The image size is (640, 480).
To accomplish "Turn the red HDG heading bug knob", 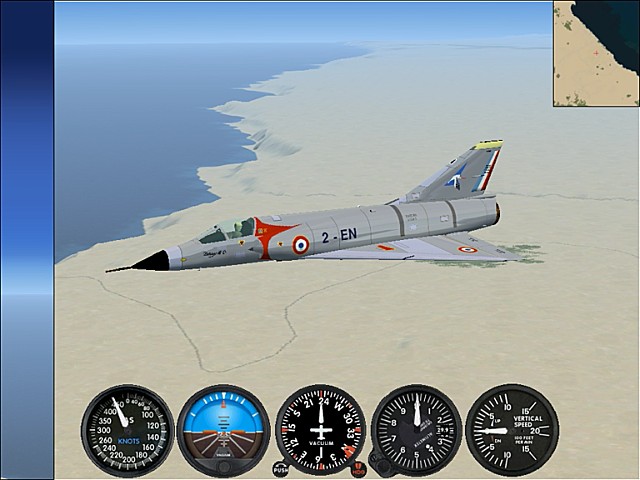I will coord(358,468).
